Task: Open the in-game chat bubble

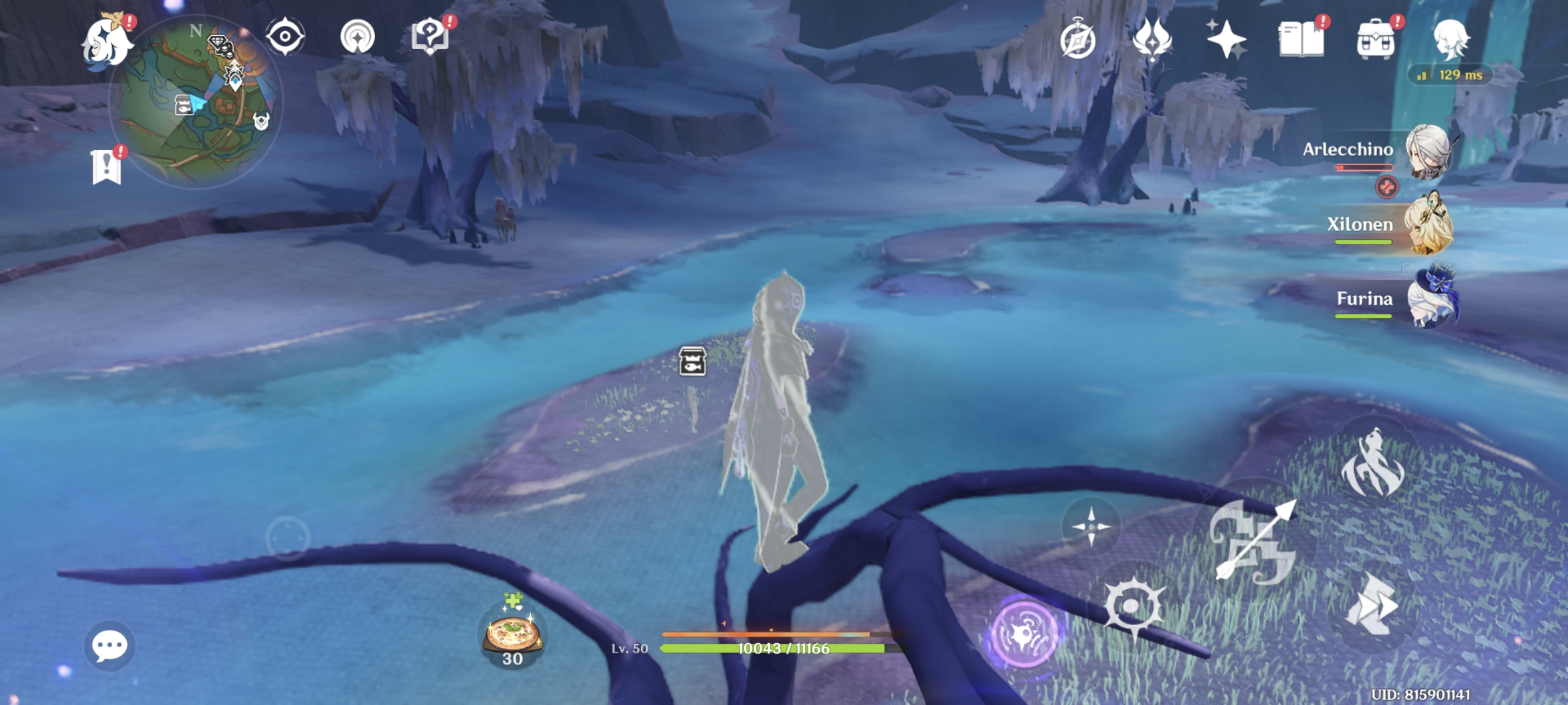Action: coord(110,646)
